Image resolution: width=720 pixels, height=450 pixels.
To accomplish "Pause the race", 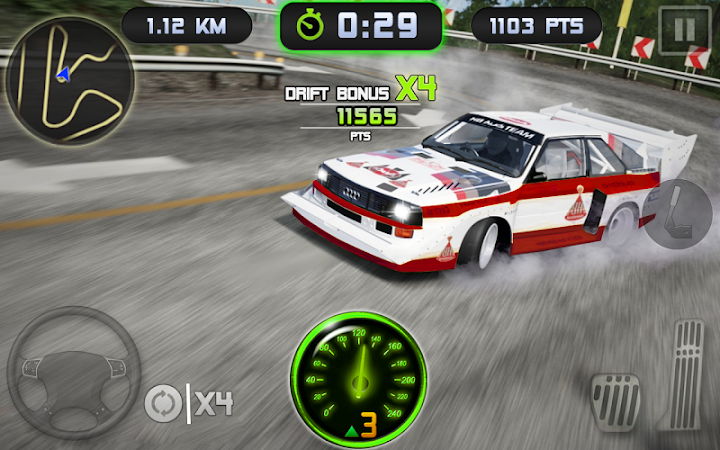I will (x=684, y=29).
